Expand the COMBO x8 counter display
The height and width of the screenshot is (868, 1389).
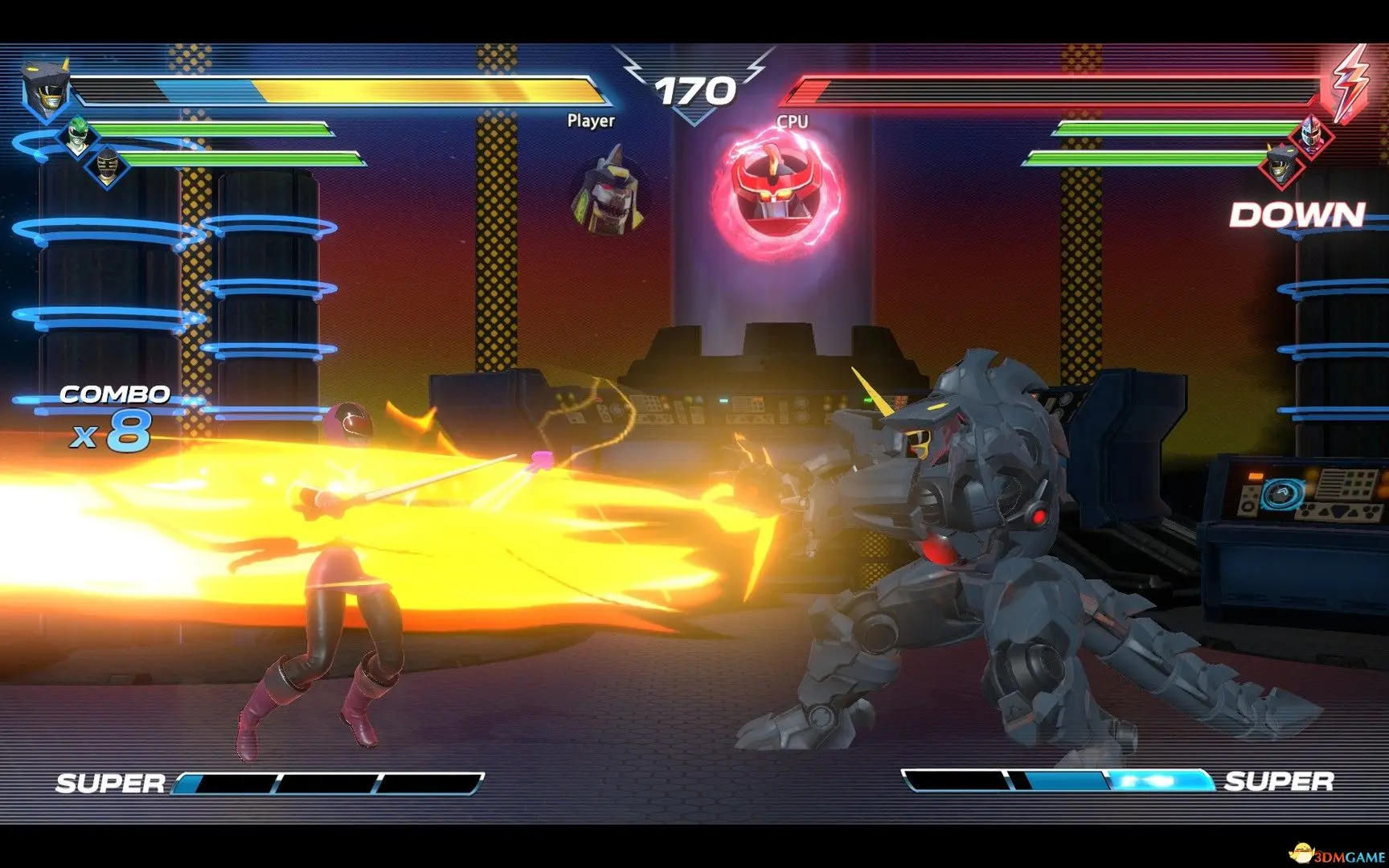(114, 414)
